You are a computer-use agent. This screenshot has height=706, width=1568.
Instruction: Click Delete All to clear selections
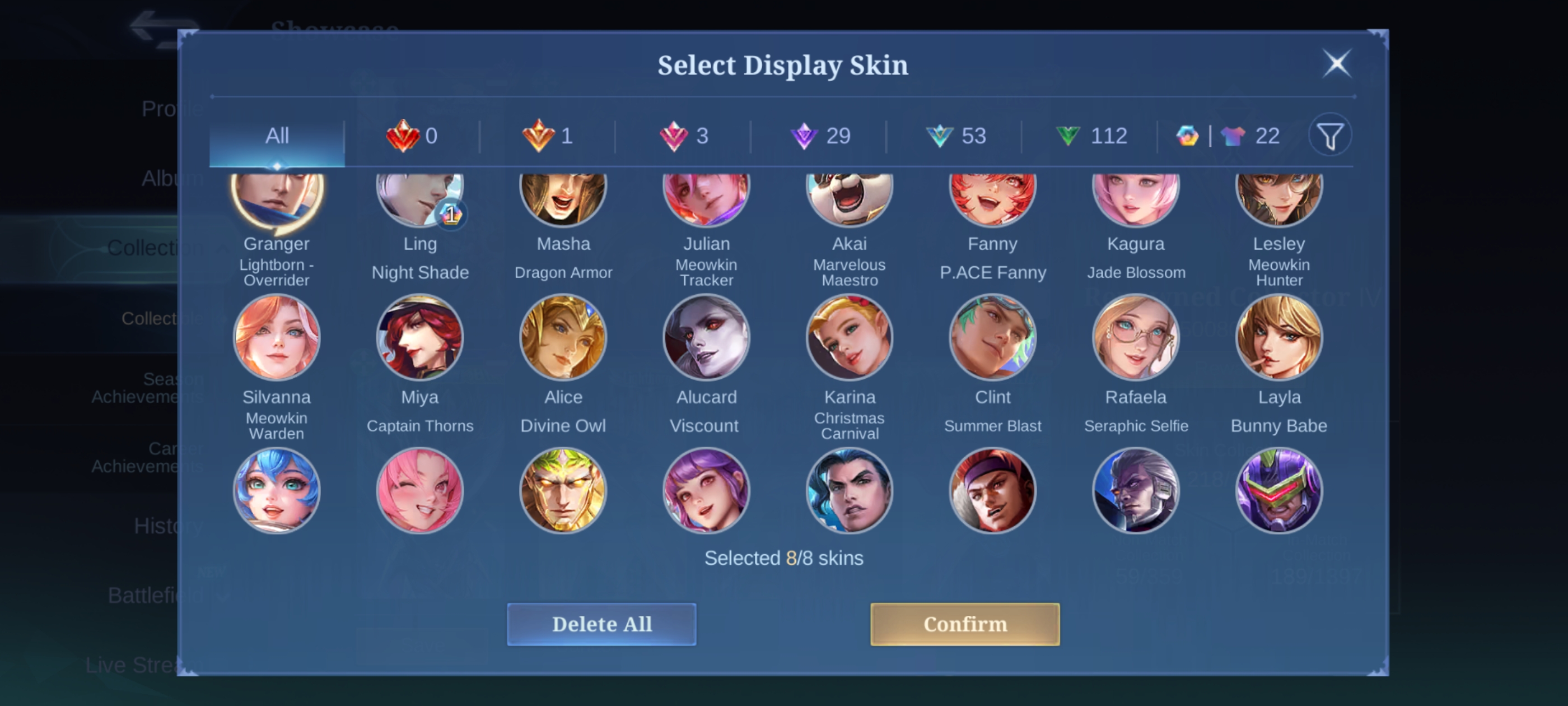tap(601, 624)
